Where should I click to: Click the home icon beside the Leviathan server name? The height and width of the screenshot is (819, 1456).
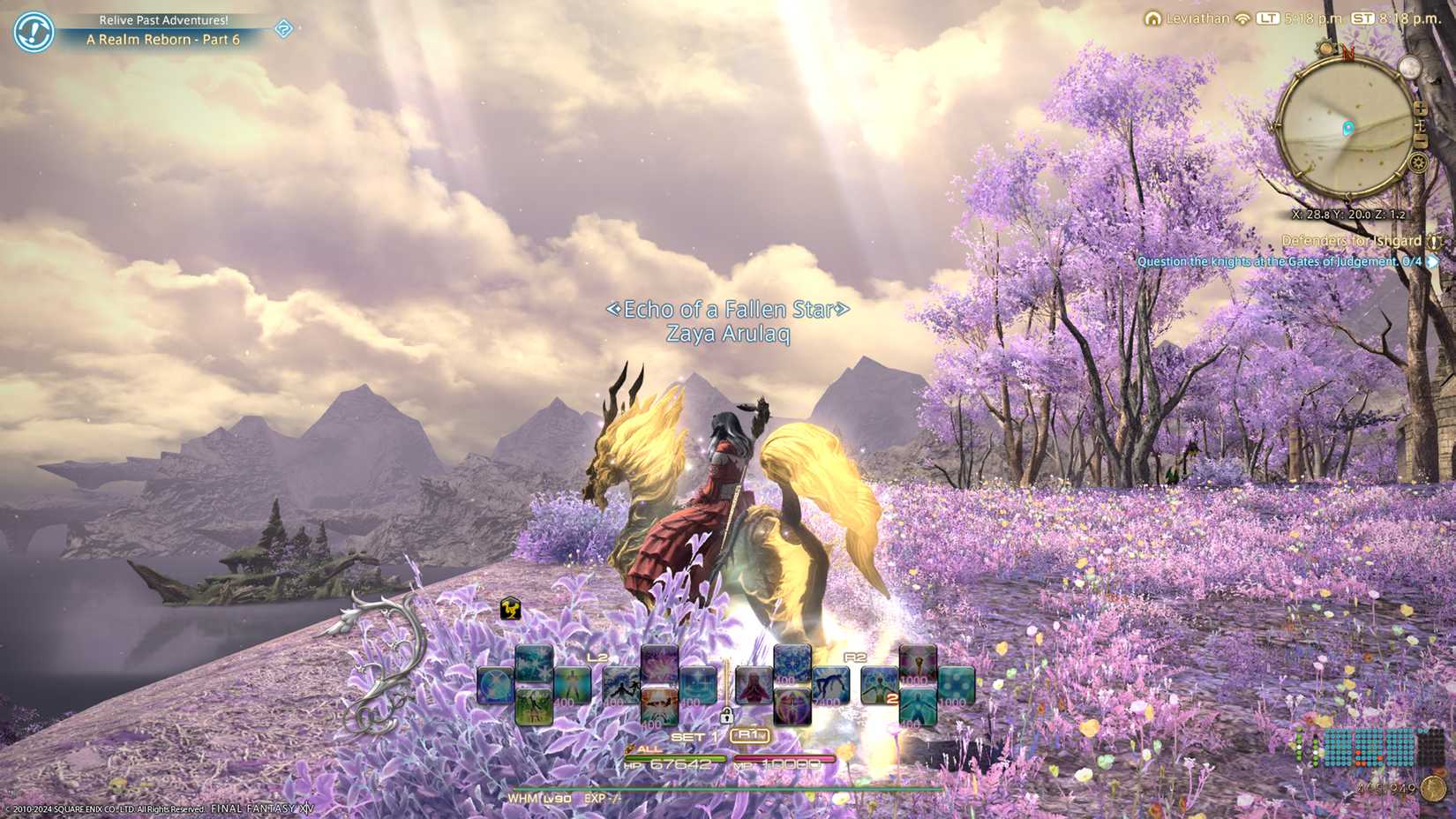pyautogui.click(x=1154, y=18)
